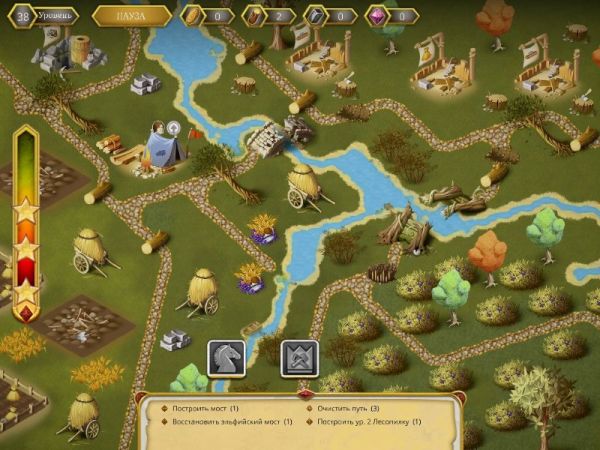Activate the crown and hammers work bonus
This screenshot has height=450, width=600.
(x=299, y=358)
